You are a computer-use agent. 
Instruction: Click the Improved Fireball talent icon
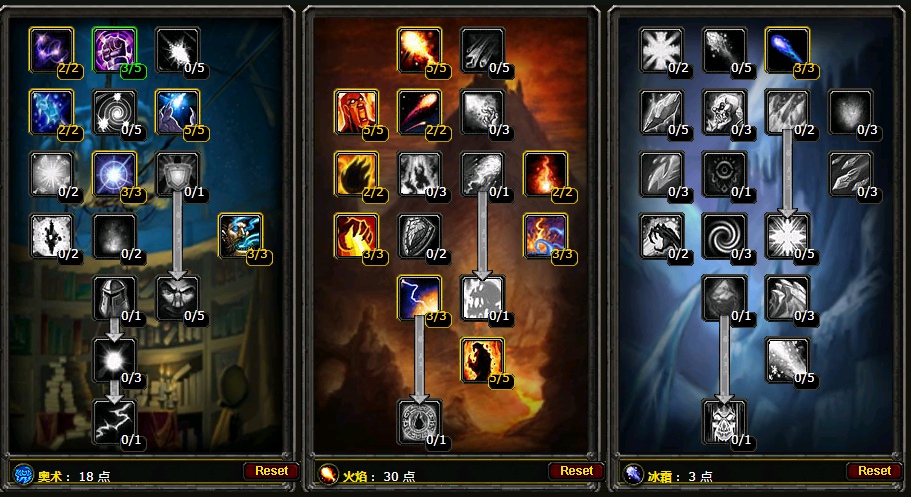pos(420,50)
